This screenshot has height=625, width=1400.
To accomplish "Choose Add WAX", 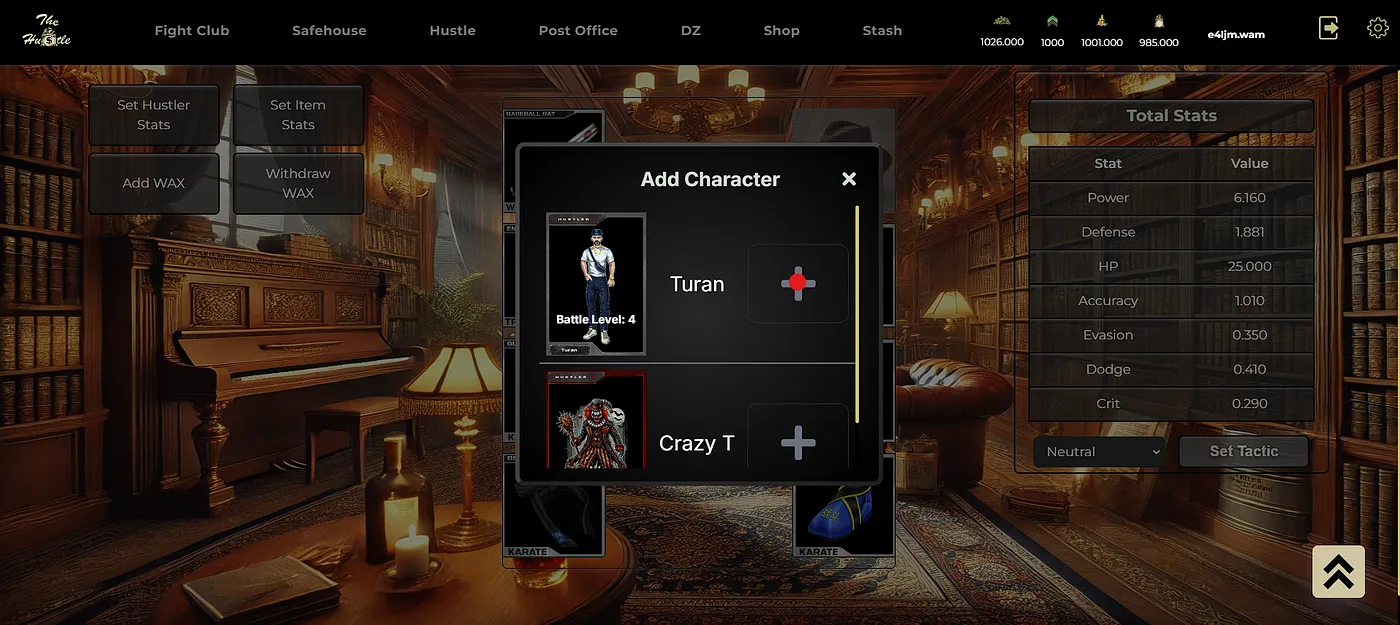I will [154, 183].
